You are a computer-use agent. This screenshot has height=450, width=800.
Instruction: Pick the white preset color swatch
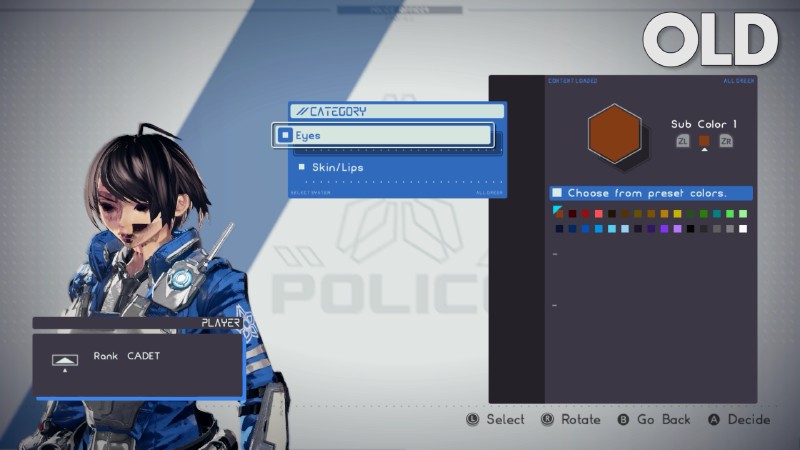(x=743, y=229)
